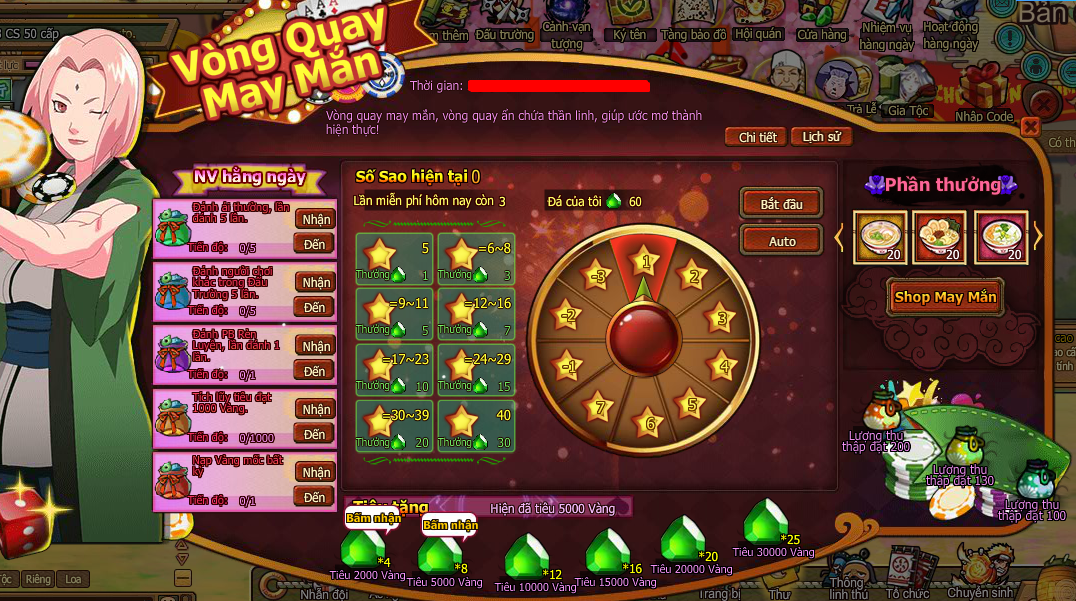
Task: Click the Bắt đầu spin button
Action: (781, 204)
